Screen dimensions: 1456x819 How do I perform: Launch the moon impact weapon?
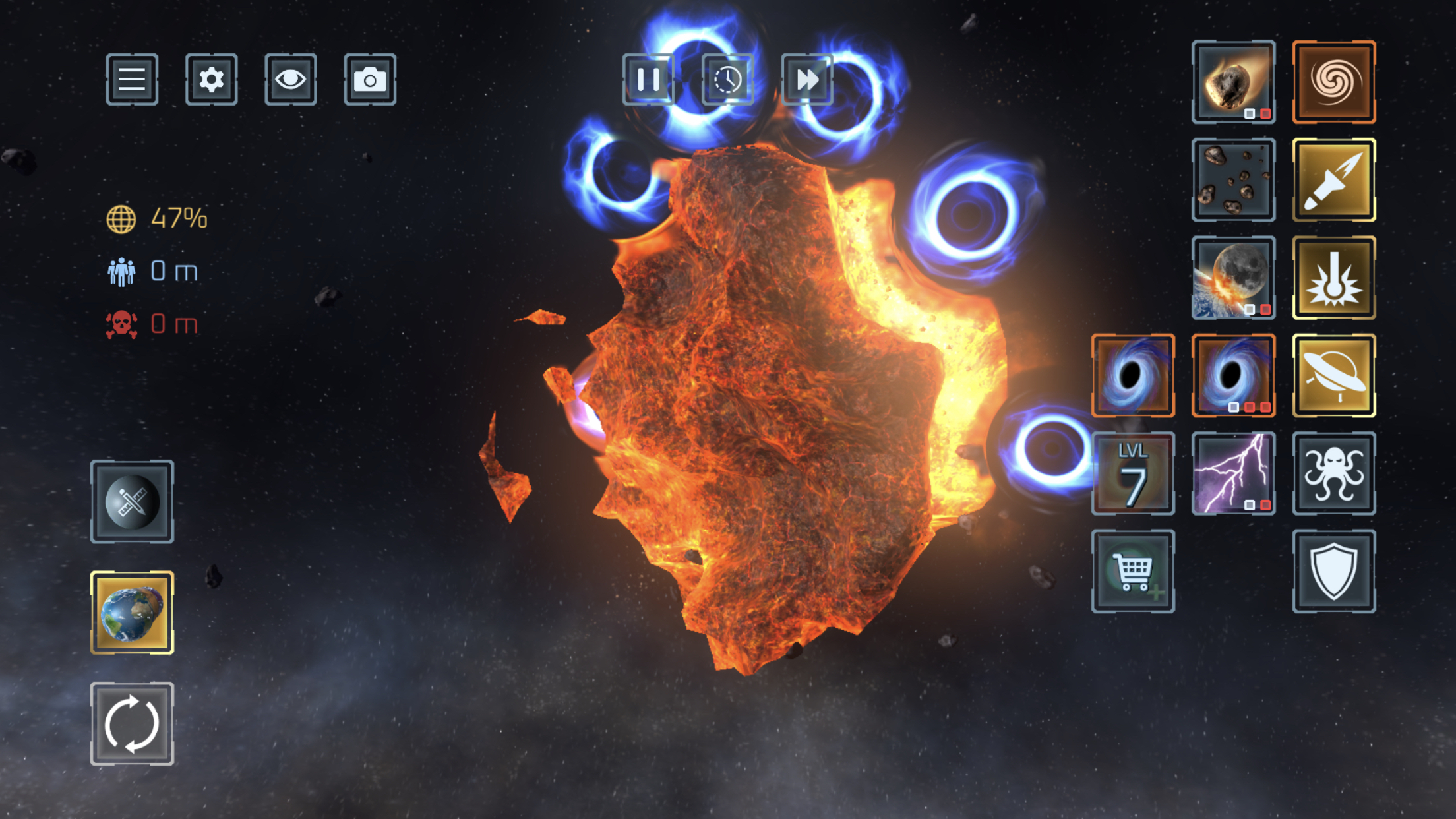pyautogui.click(x=1233, y=278)
